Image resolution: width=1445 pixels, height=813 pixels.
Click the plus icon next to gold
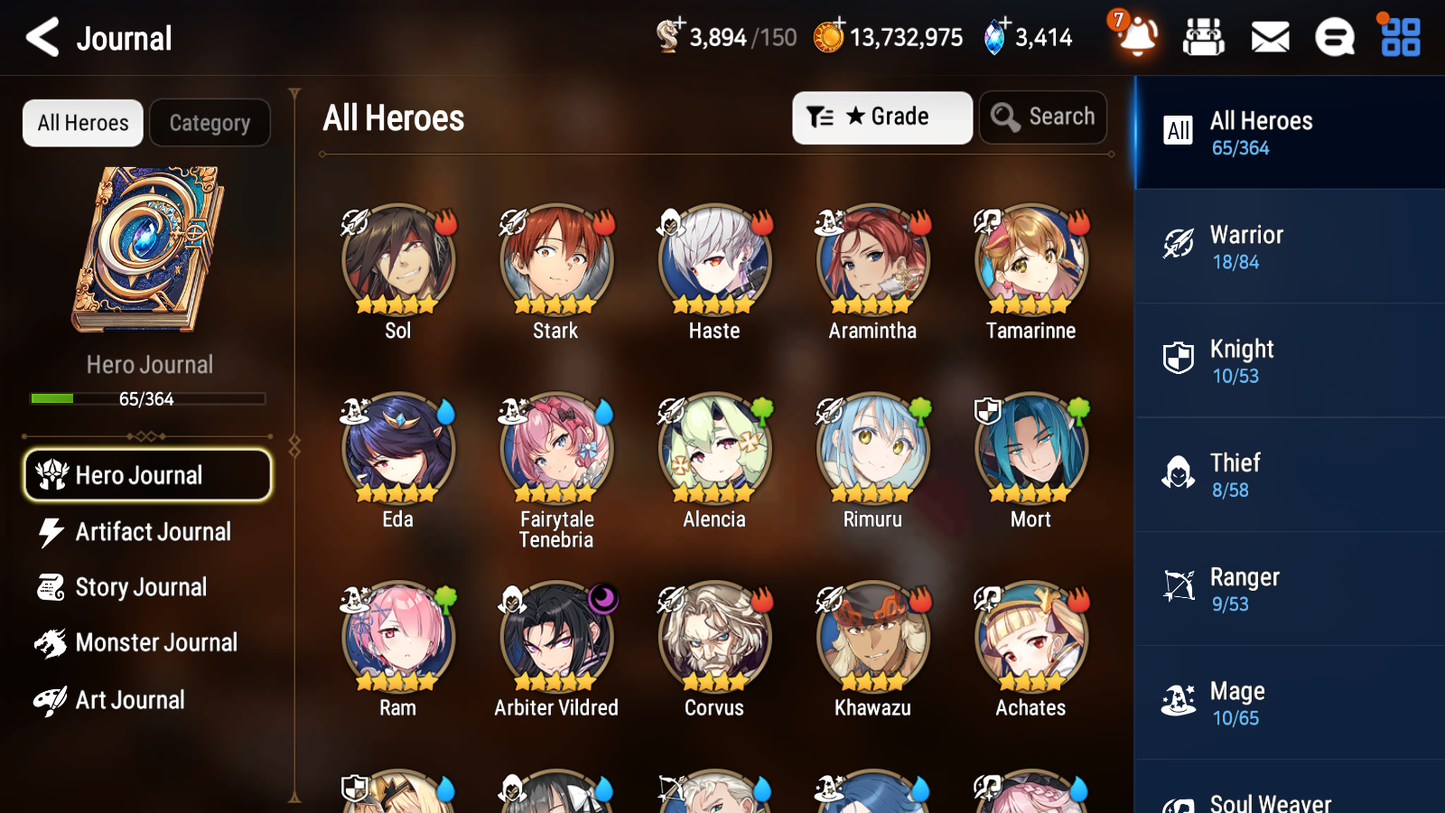(840, 23)
